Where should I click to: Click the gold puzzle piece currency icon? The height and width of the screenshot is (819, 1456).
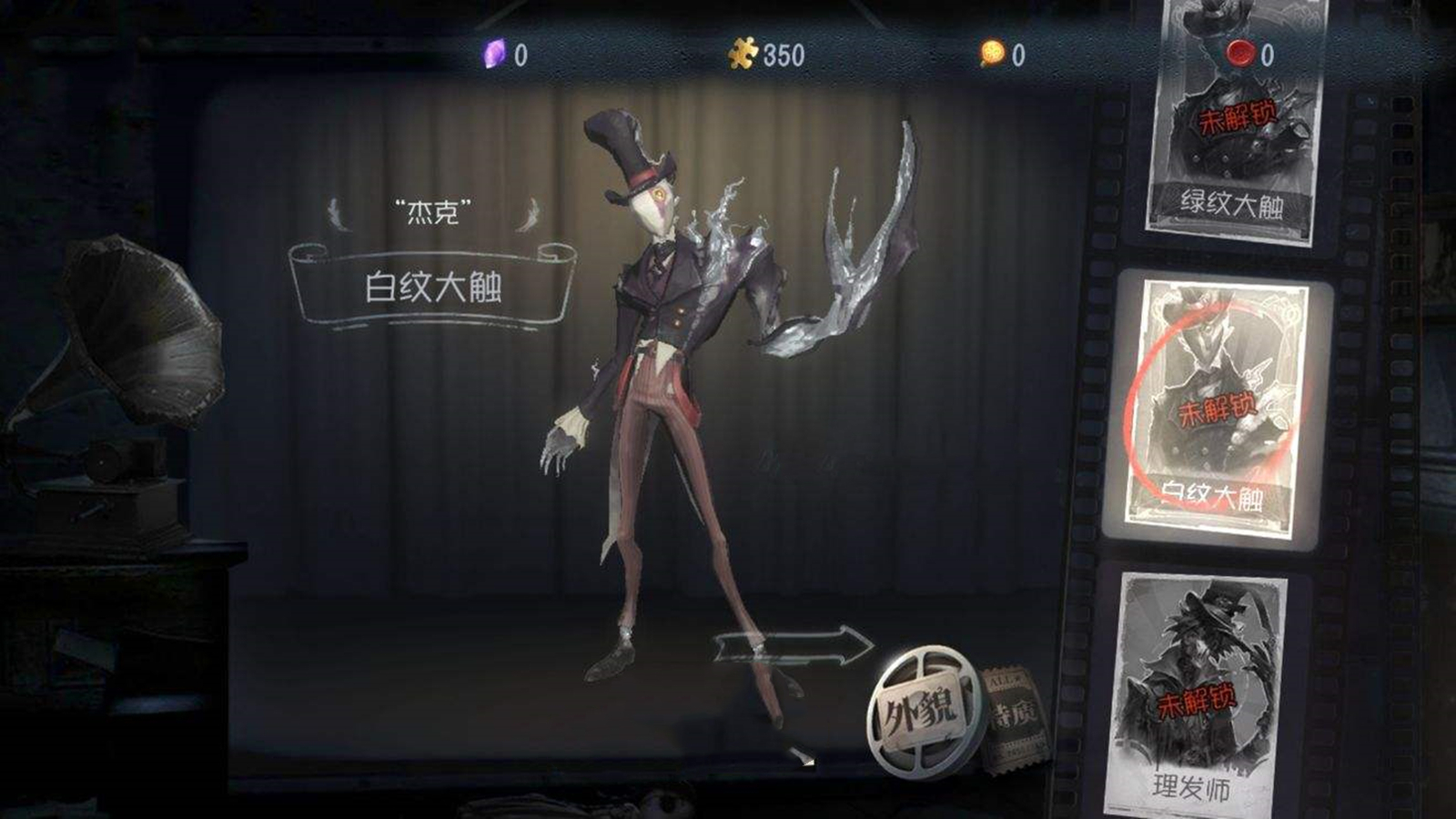coord(743,53)
